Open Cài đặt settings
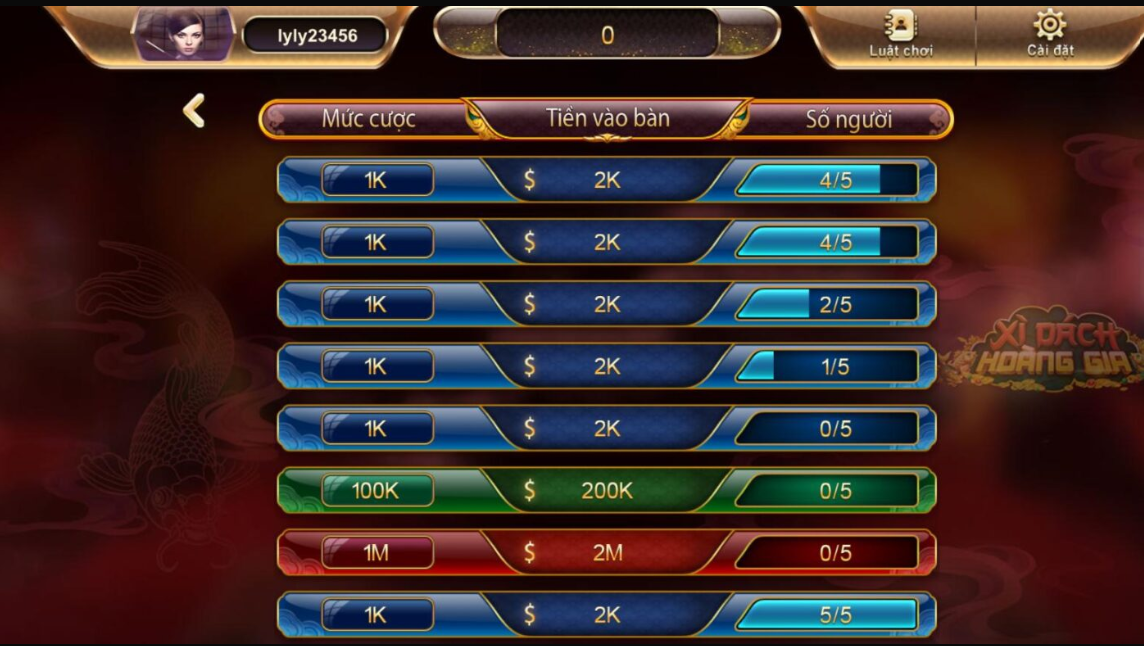 coord(1049,35)
